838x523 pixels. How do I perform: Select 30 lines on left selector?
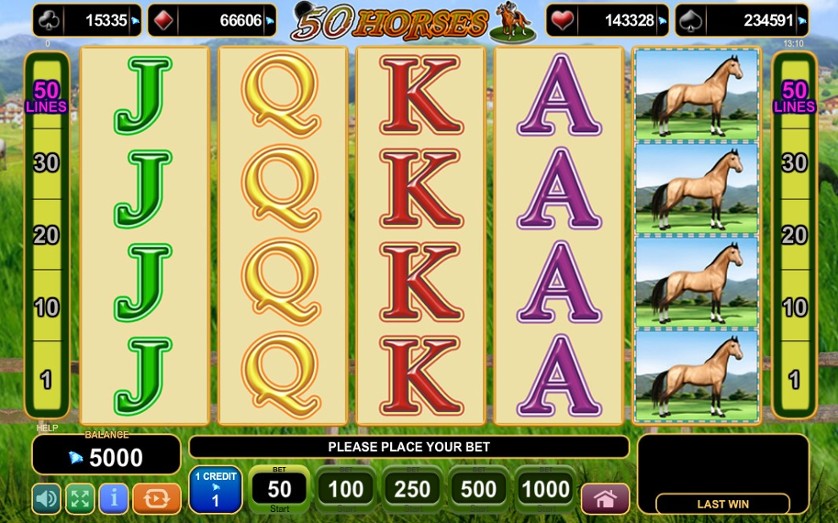tap(46, 163)
